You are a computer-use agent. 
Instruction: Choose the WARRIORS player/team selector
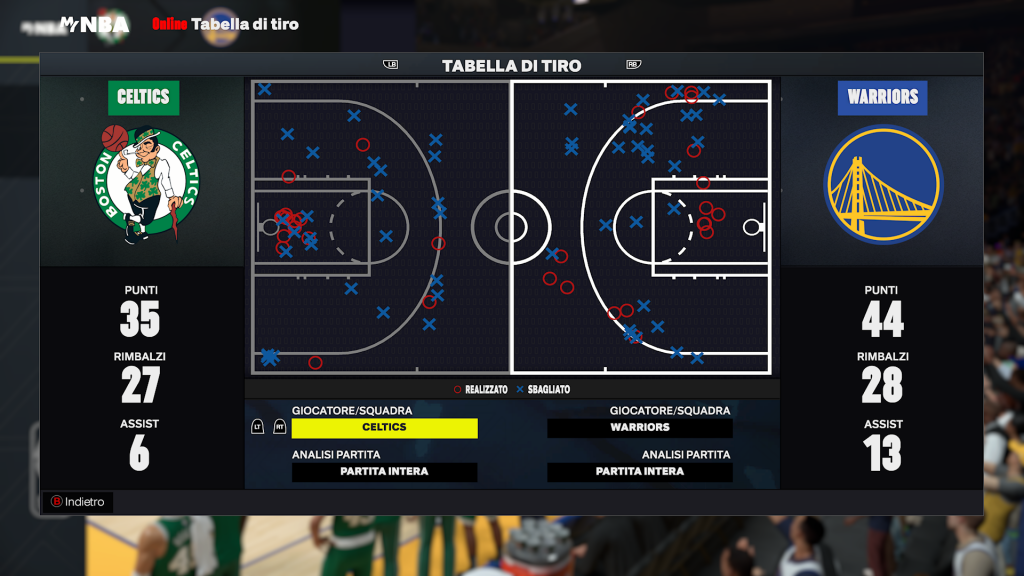click(x=640, y=428)
